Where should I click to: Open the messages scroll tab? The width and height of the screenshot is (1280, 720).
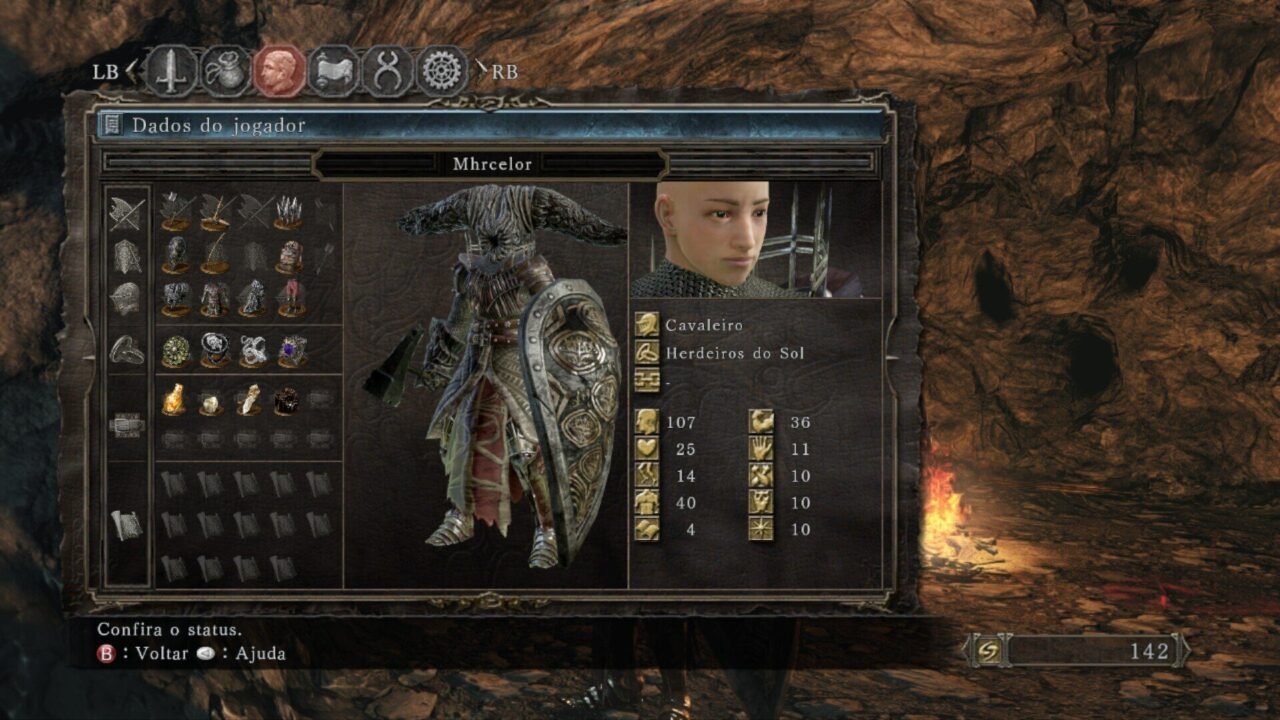click(334, 71)
